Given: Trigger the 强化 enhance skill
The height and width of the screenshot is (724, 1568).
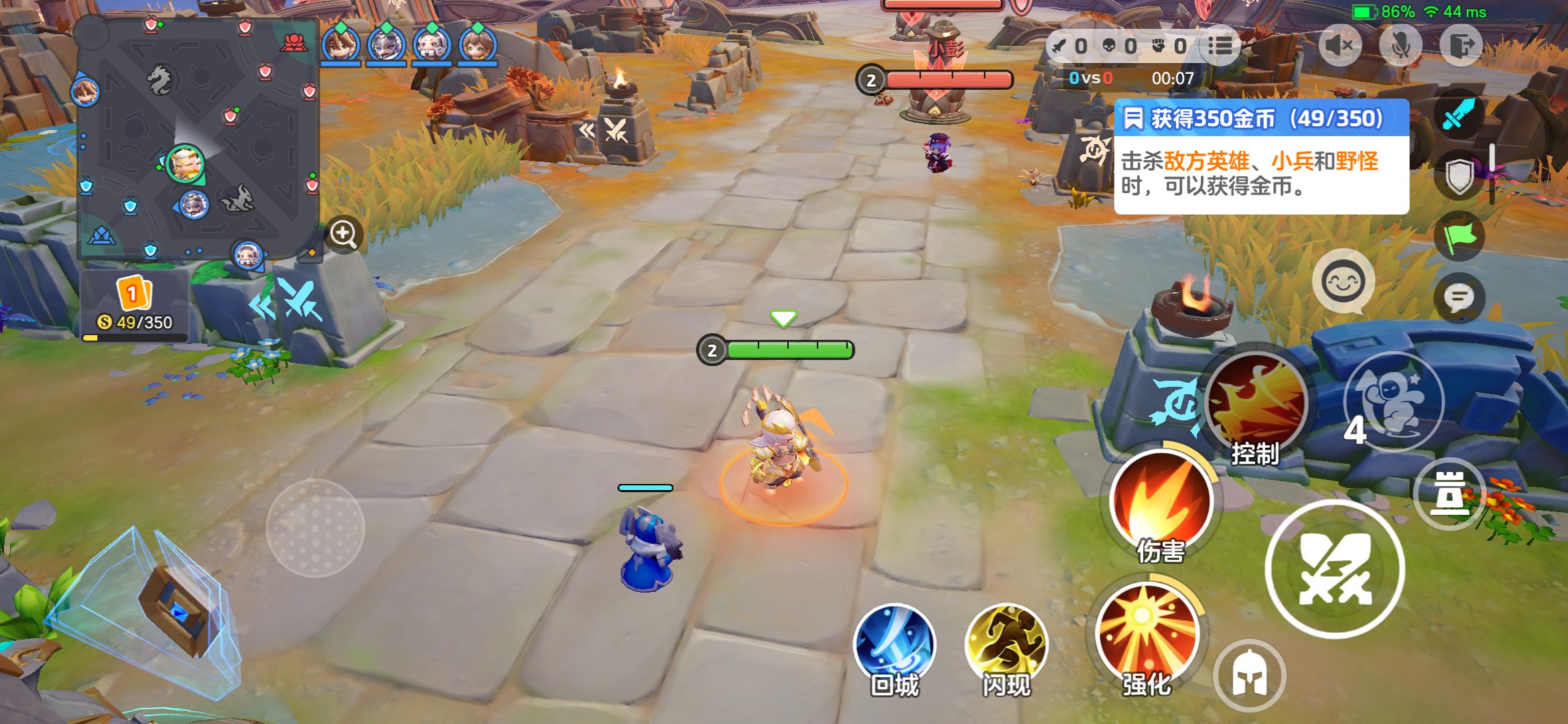Looking at the screenshot, I should [x=1147, y=636].
